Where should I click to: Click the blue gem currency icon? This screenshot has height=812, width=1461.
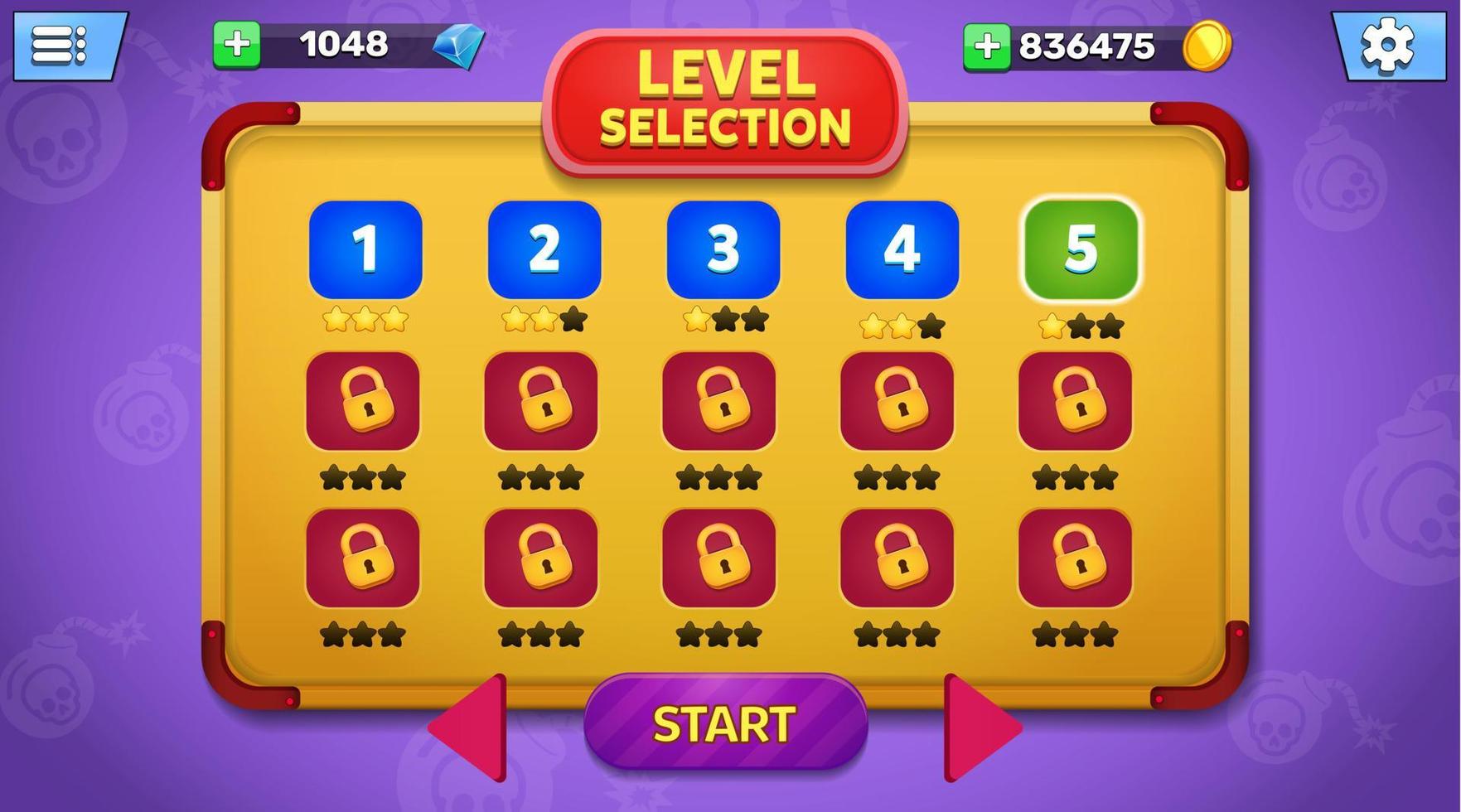click(x=456, y=47)
